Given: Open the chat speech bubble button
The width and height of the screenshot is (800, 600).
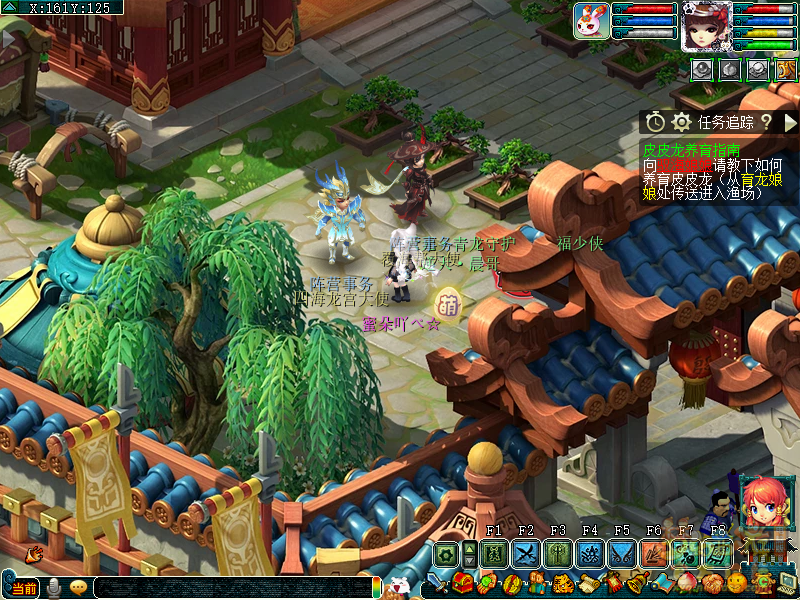Looking at the screenshot, I should tap(79, 588).
